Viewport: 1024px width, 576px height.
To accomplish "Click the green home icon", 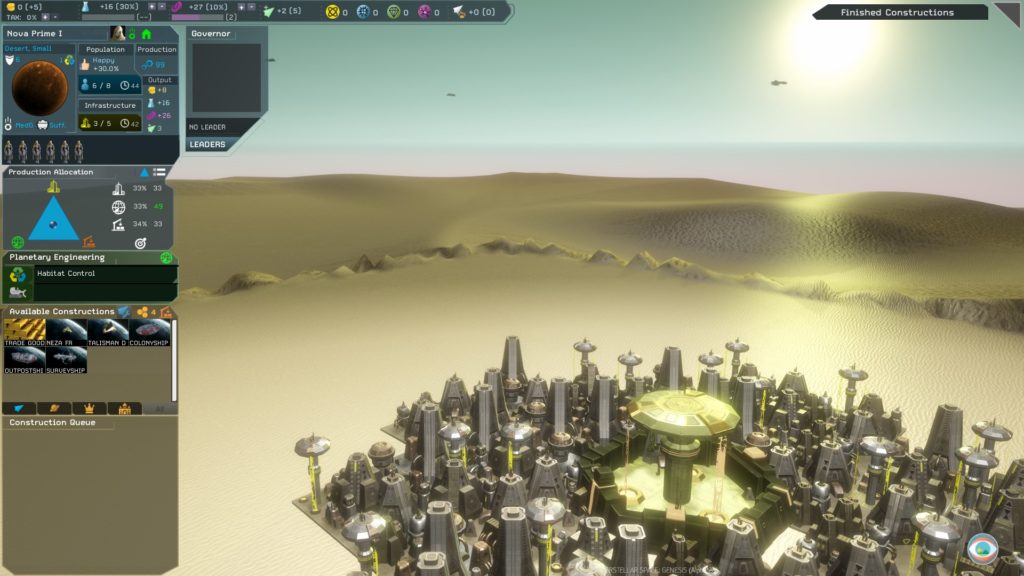I will pos(147,34).
